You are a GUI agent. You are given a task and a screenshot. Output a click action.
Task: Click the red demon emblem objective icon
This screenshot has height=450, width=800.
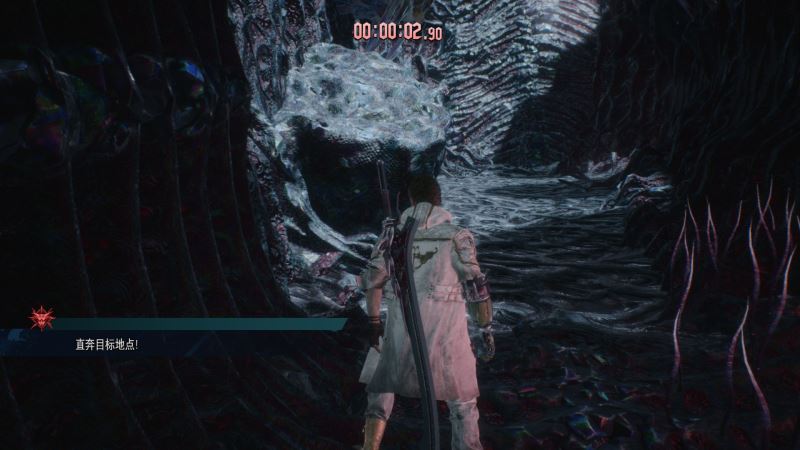[x=42, y=318]
